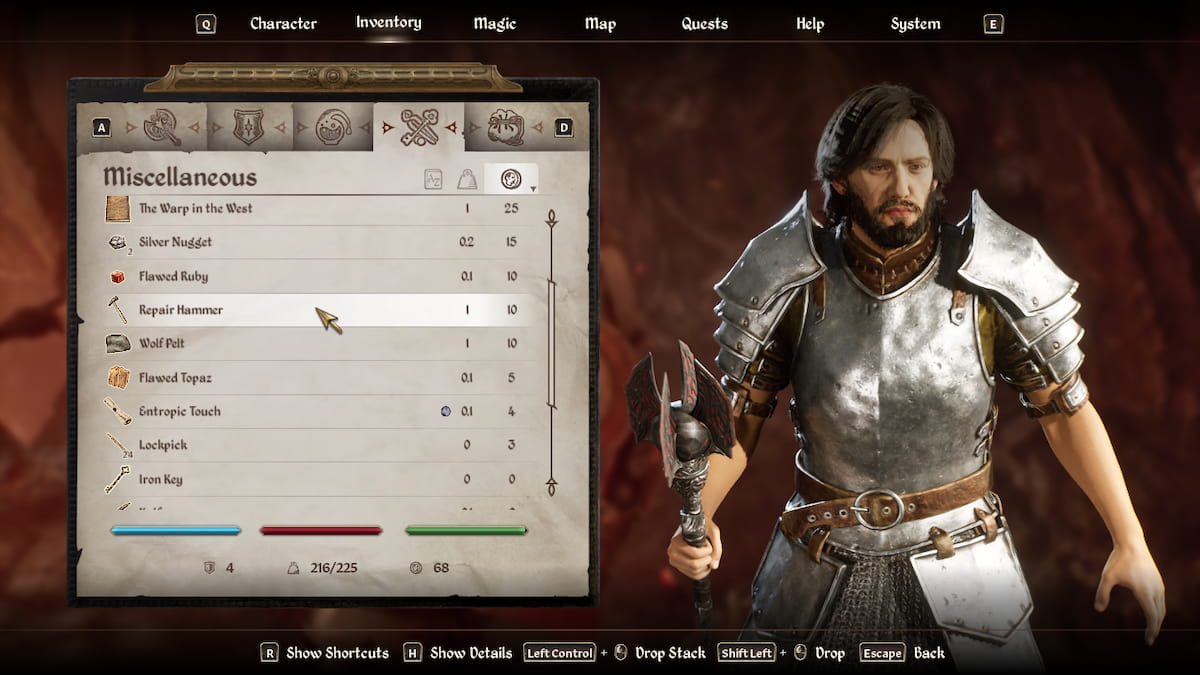Select the Flawed Ruby item
Image resolution: width=1200 pixels, height=675 pixels.
(x=173, y=276)
